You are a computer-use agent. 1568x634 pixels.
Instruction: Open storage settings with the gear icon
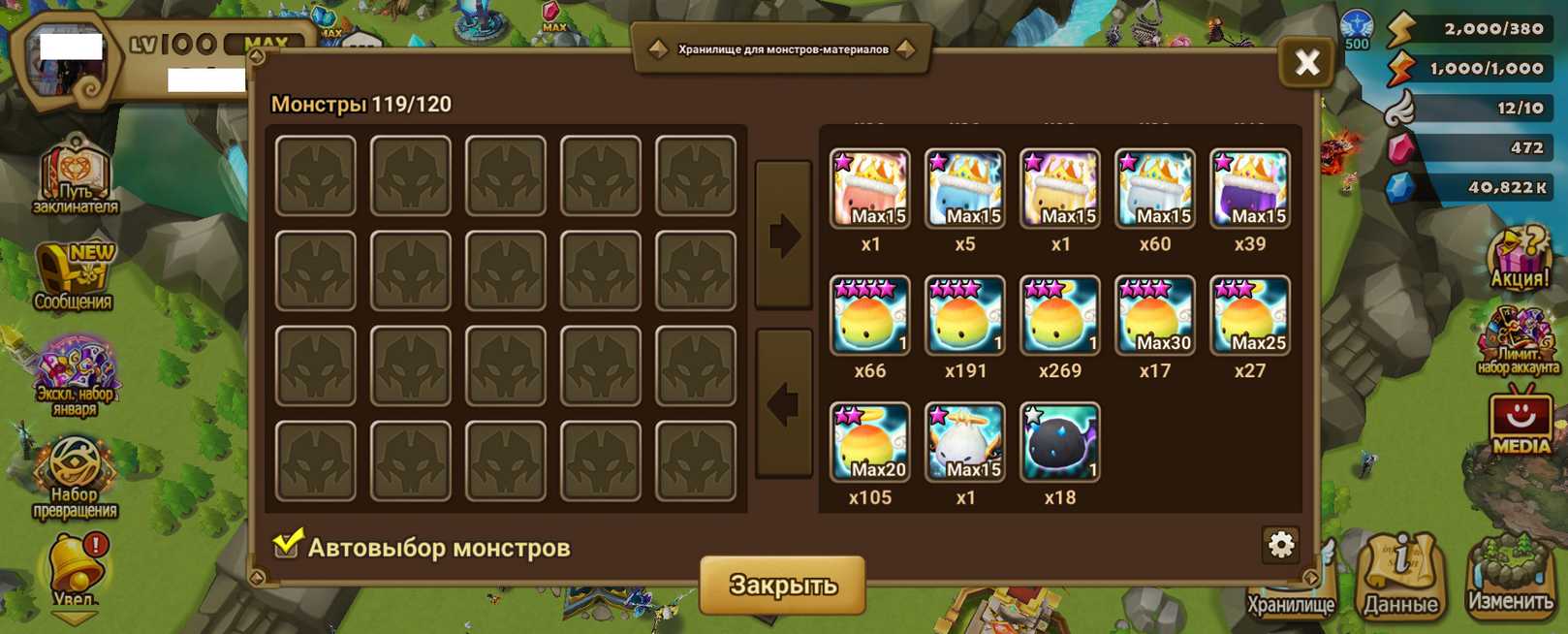click(1280, 545)
